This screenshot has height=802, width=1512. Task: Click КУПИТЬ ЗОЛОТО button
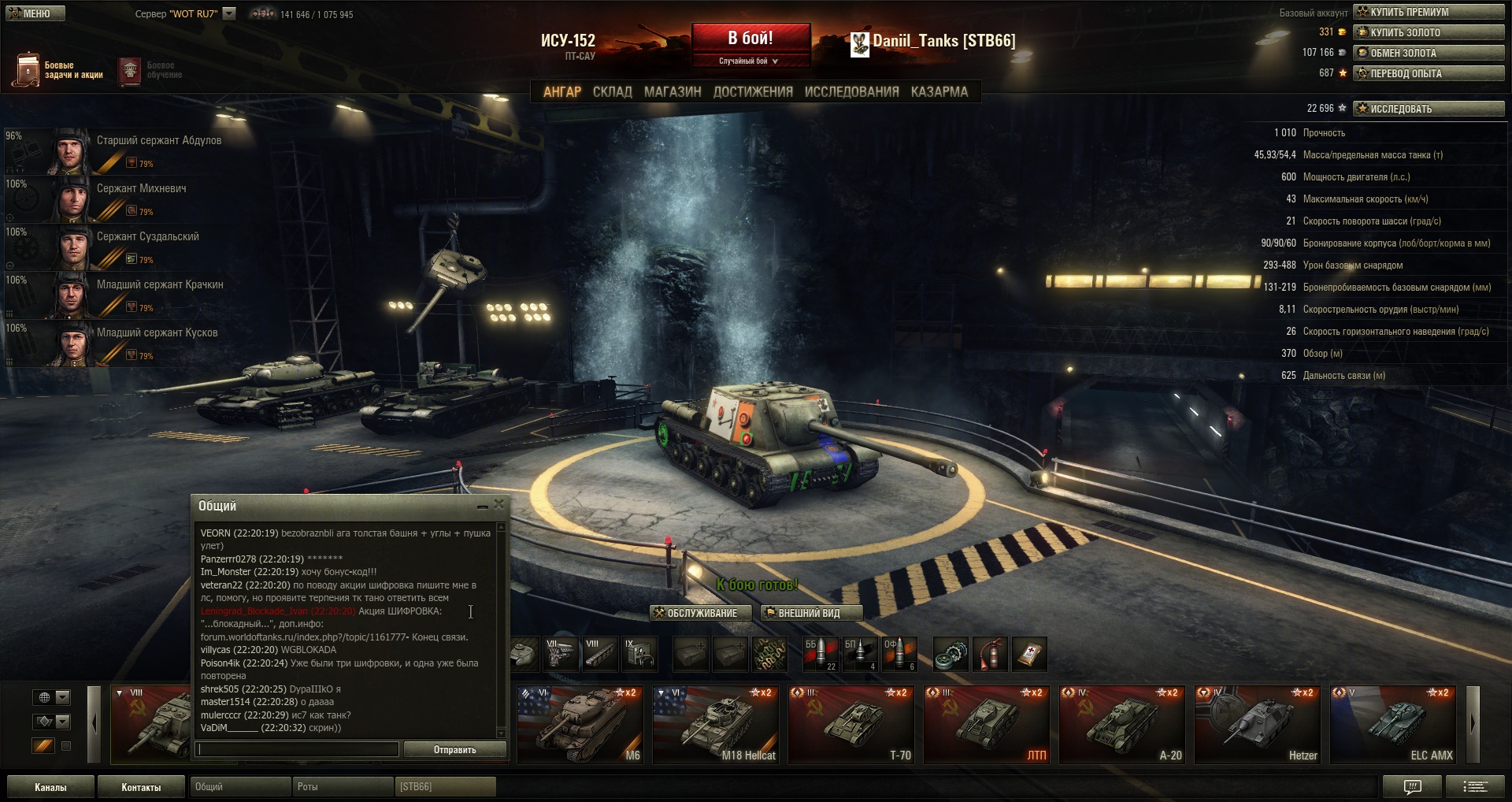pyautogui.click(x=1429, y=32)
